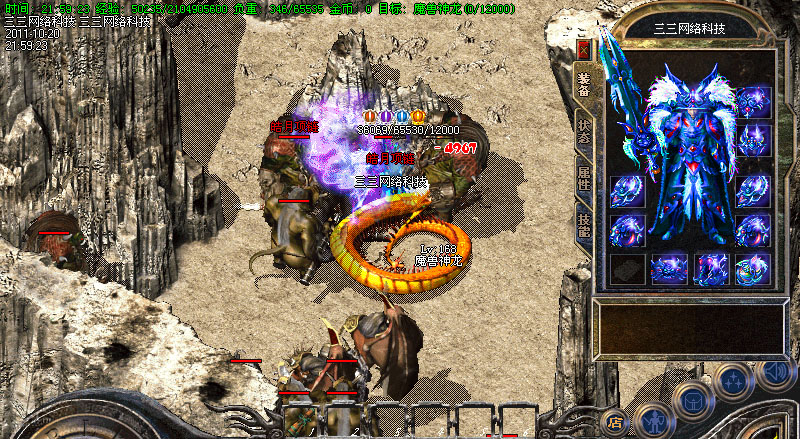Close the character equipment panel
This screenshot has height=439, width=800.
(584, 49)
